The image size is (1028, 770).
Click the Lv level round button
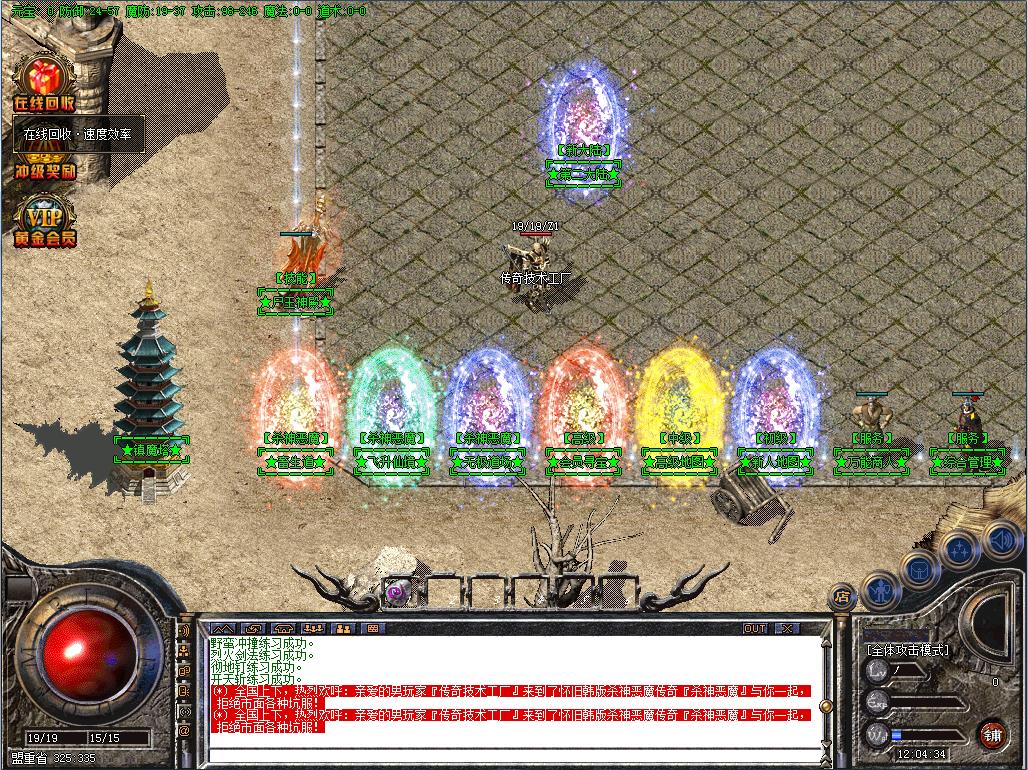[x=877, y=670]
